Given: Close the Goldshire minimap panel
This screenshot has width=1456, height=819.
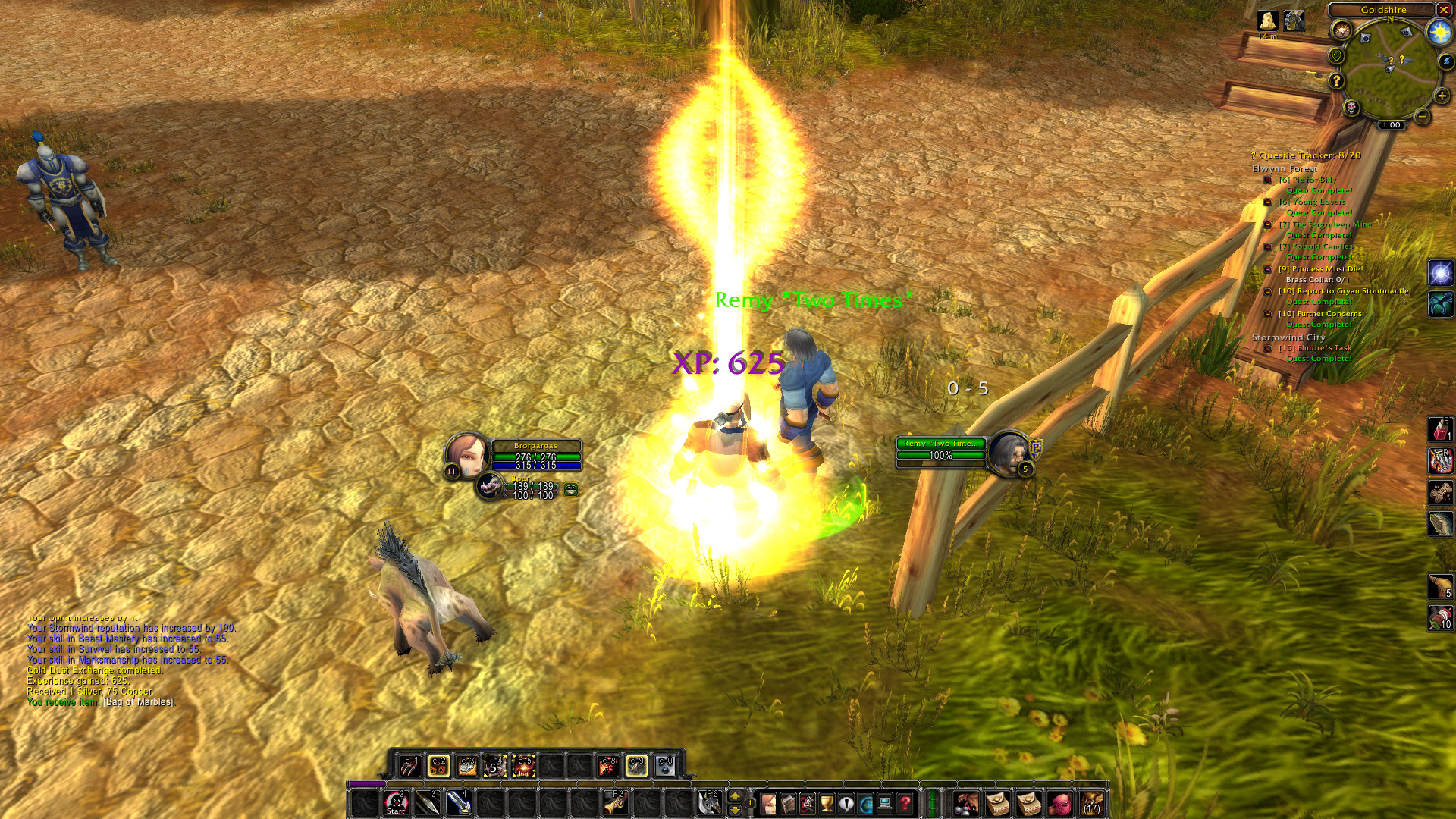Looking at the screenshot, I should coord(1443,10).
